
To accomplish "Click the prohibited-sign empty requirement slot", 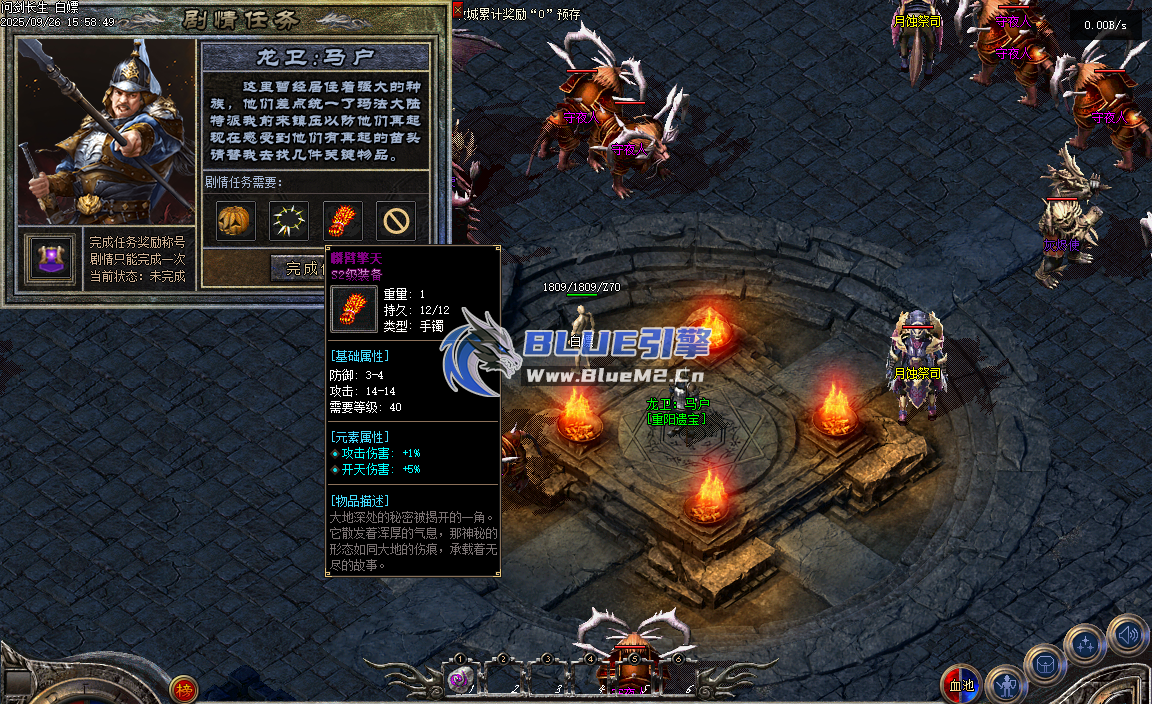I will pyautogui.click(x=397, y=220).
